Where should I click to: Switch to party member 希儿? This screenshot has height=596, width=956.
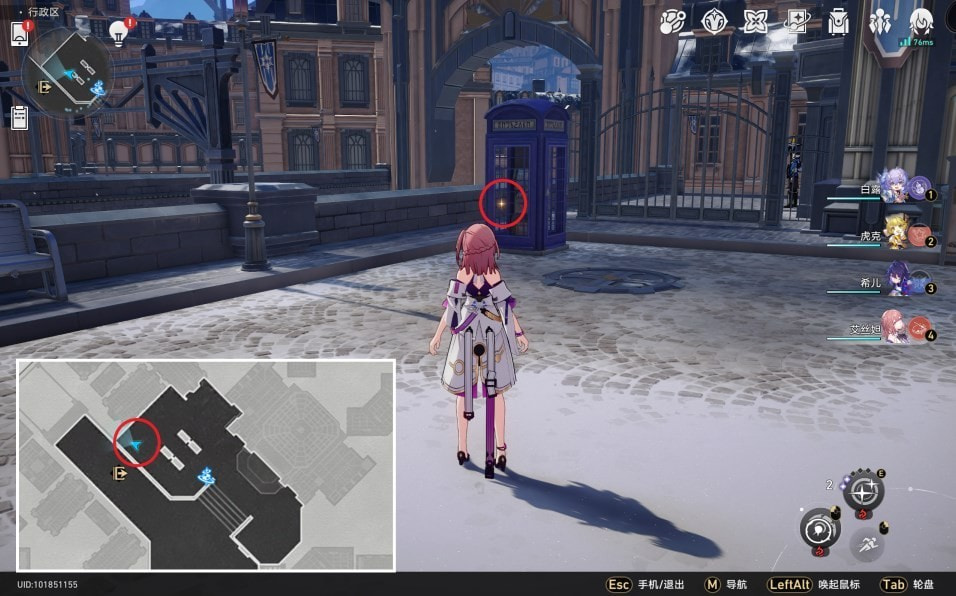(896, 283)
